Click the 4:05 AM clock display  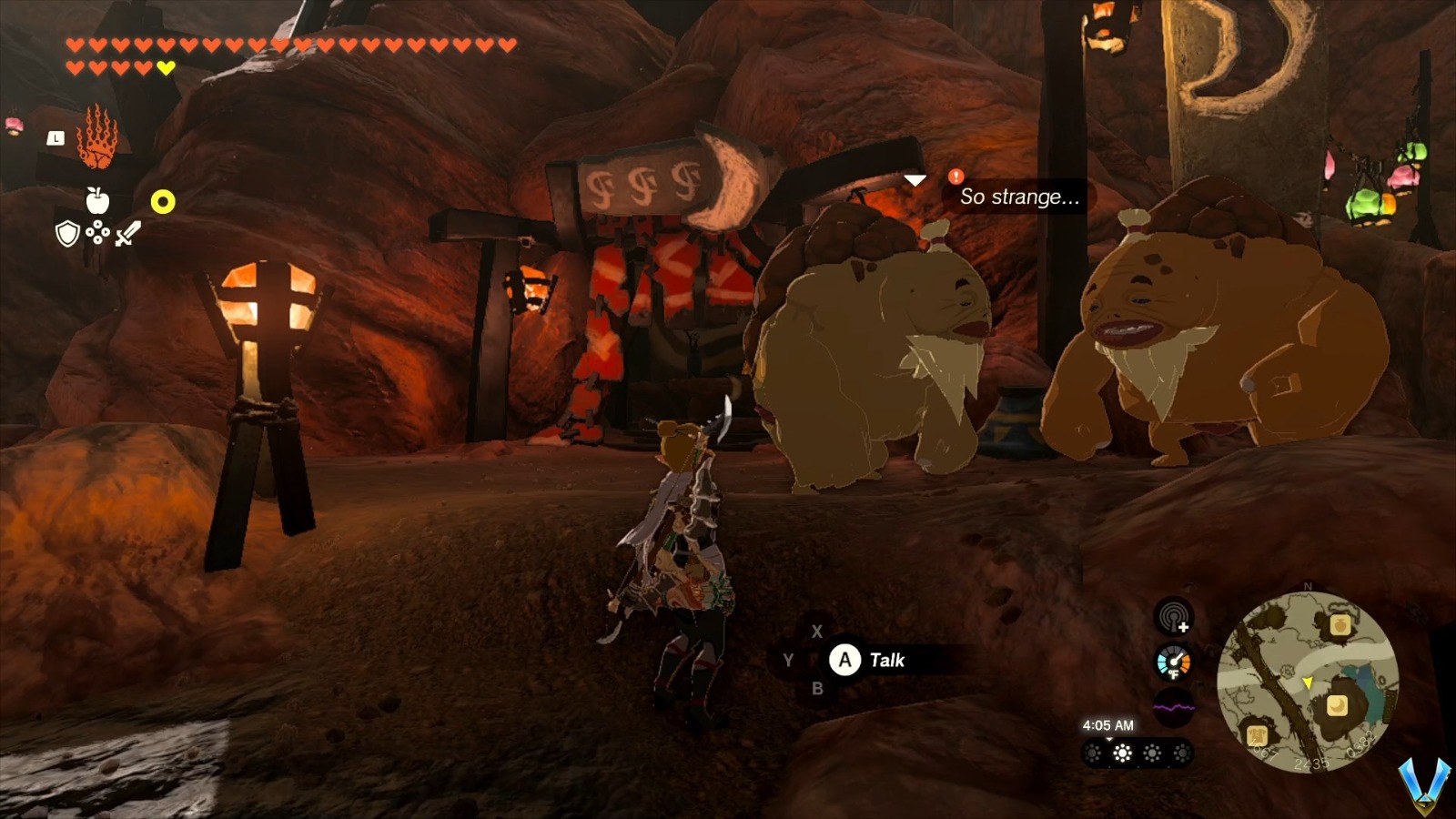point(1109,725)
